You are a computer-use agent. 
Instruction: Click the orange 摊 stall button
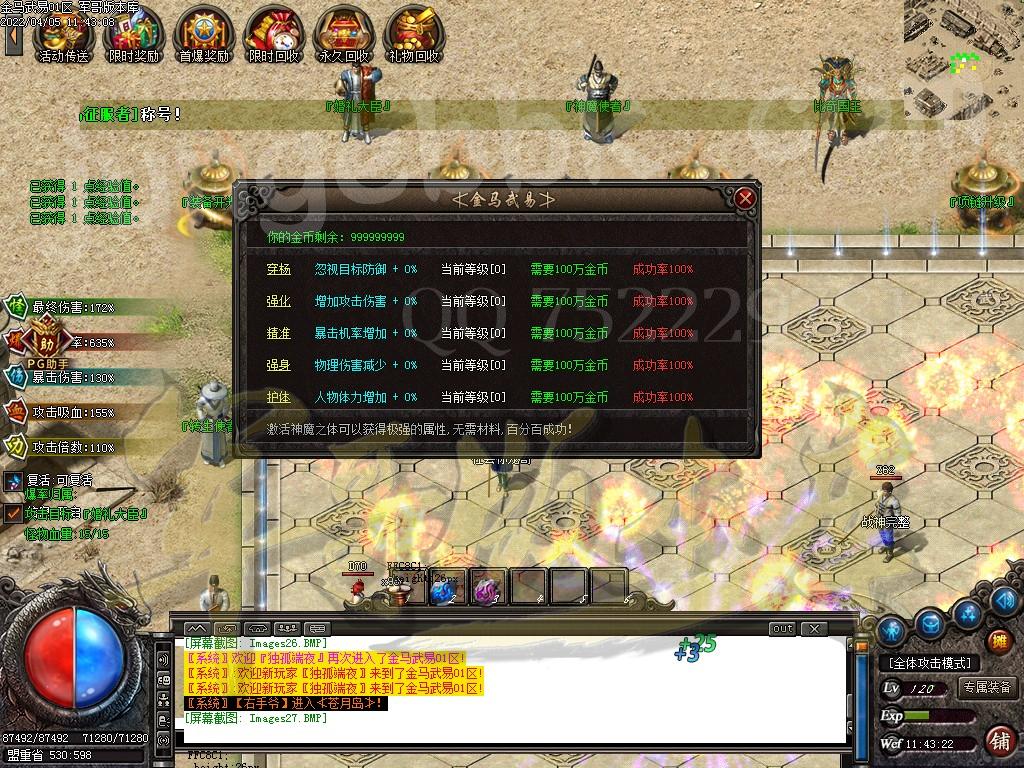pos(998,642)
